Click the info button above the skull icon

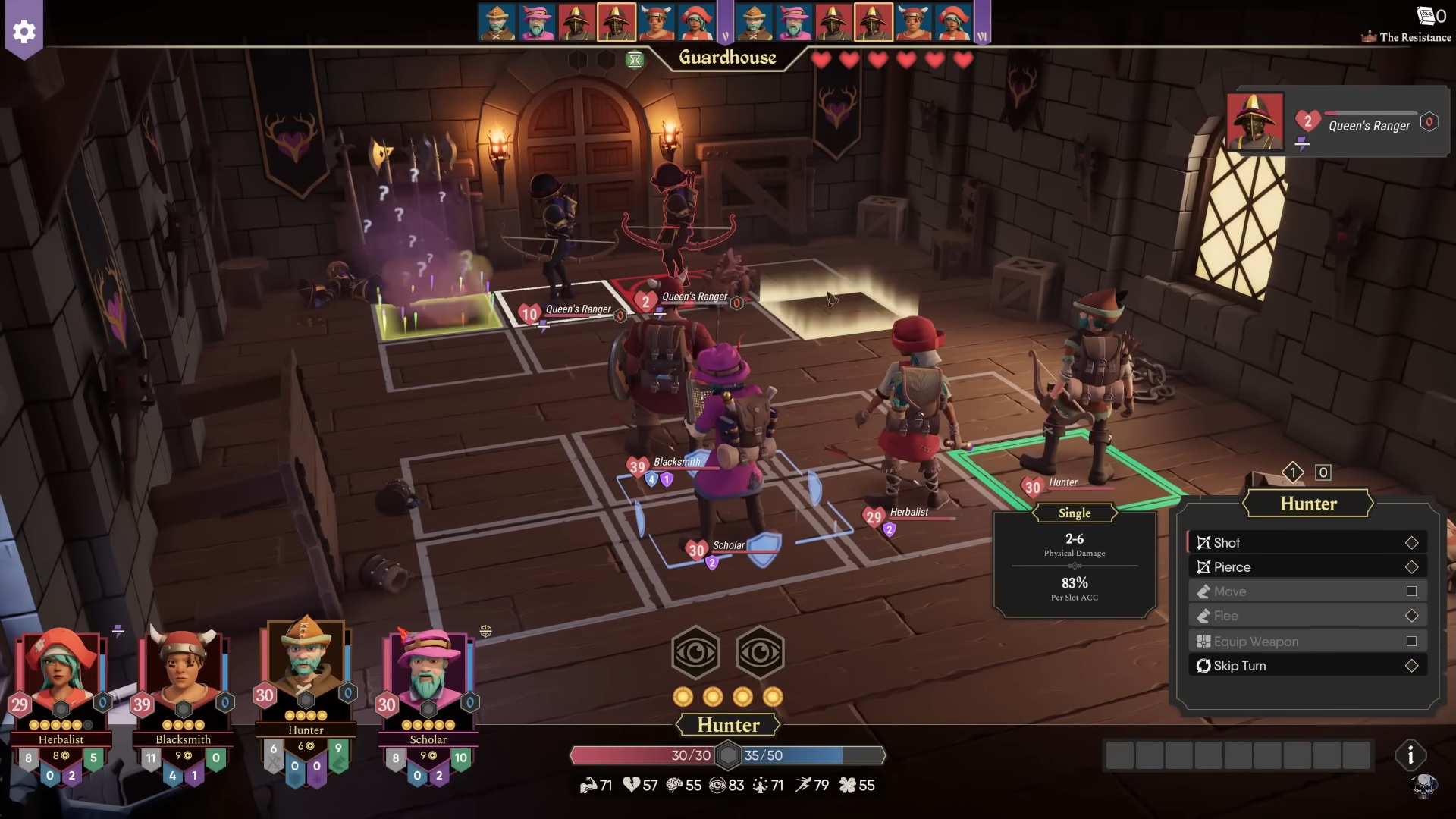[1410, 755]
